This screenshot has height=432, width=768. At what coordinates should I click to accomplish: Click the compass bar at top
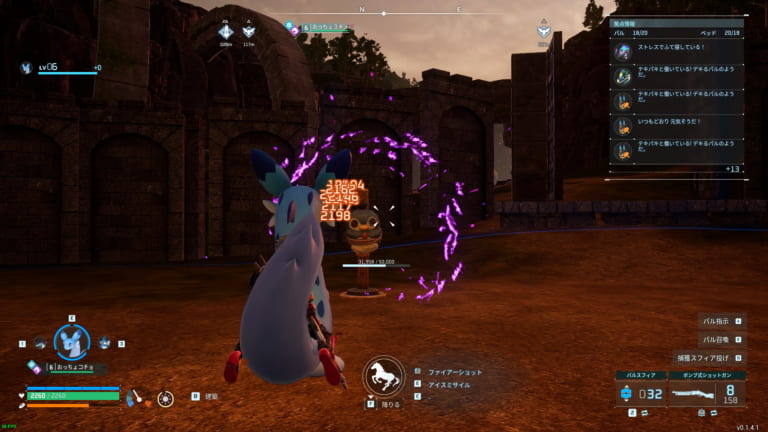(x=410, y=12)
